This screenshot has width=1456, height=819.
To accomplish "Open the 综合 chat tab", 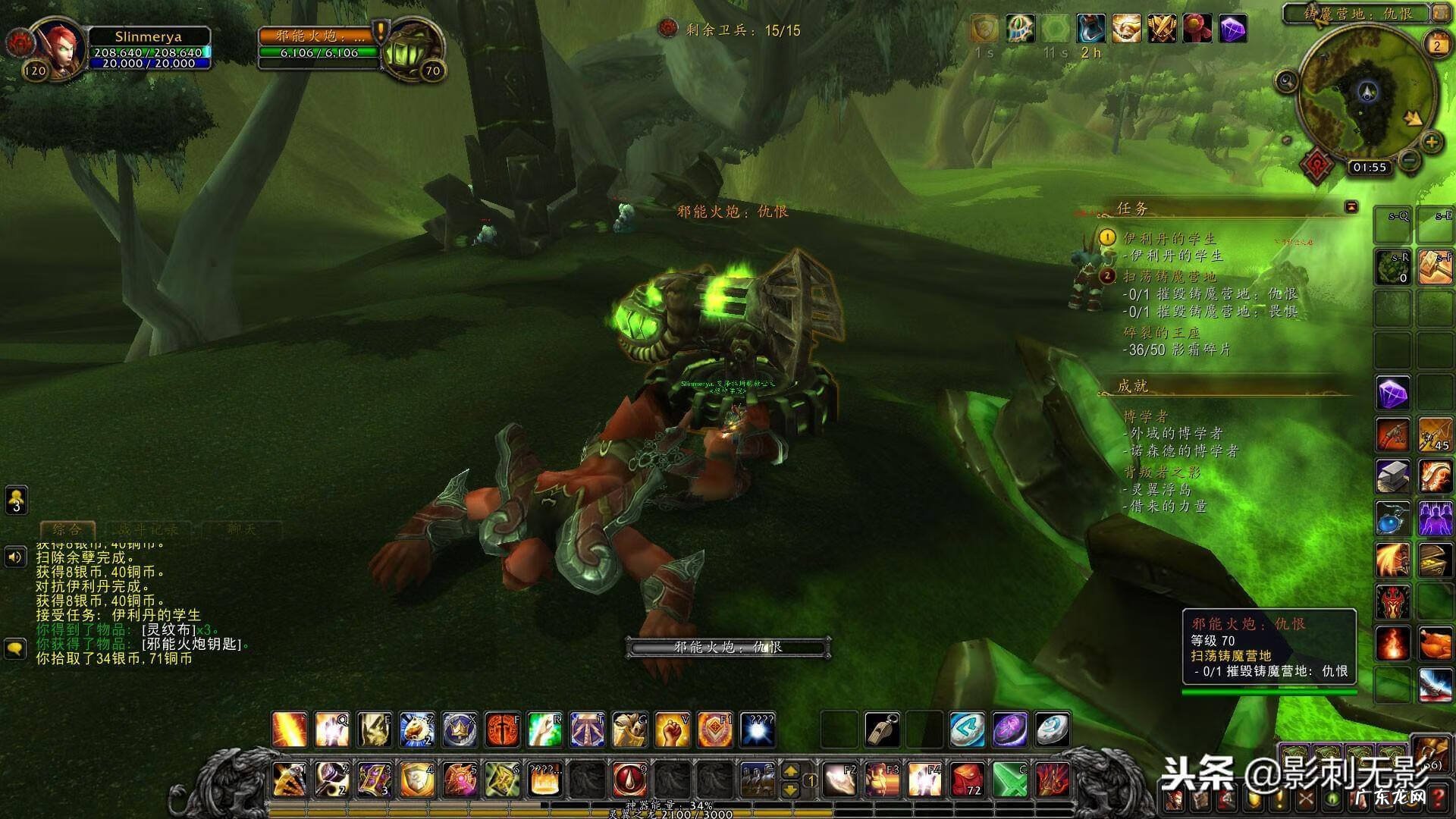I will click(67, 529).
